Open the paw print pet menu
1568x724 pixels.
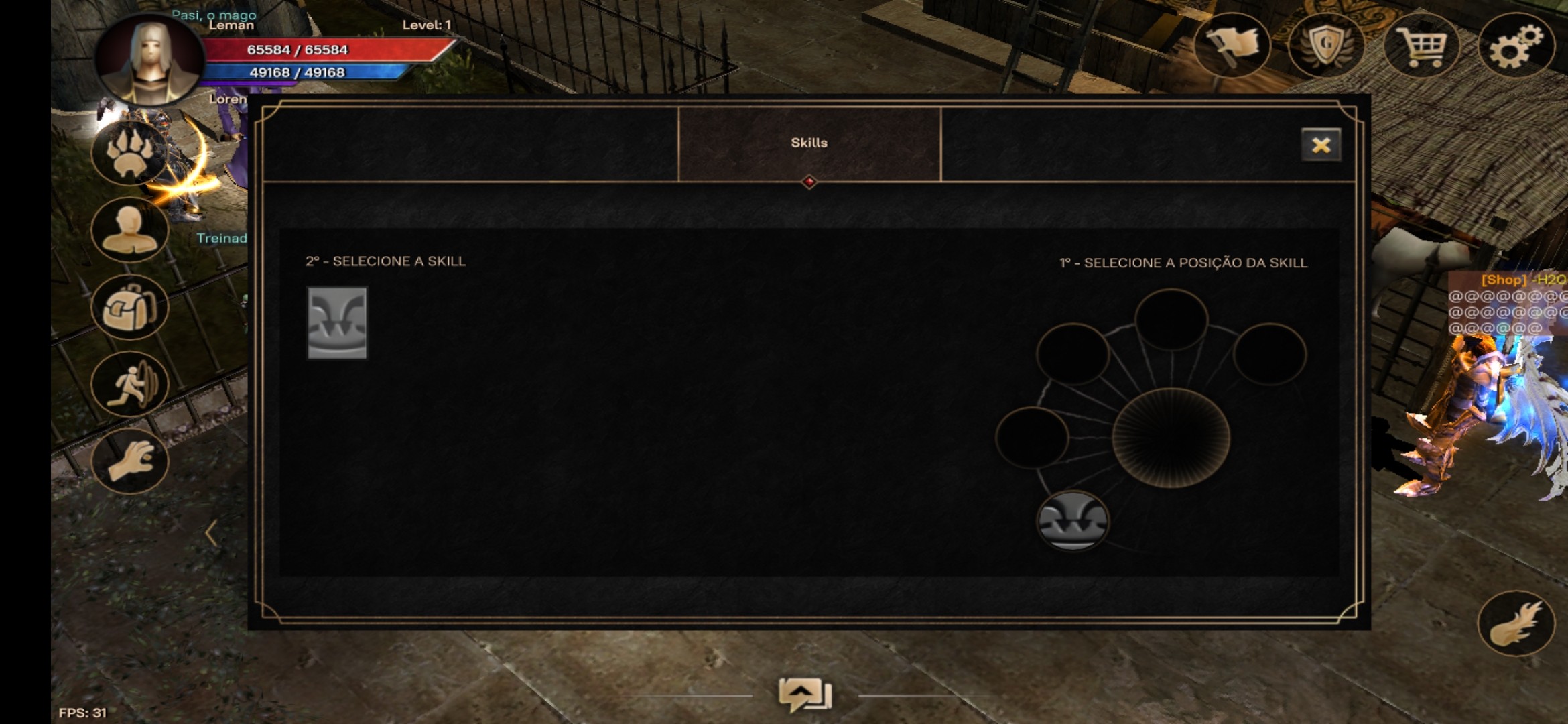tap(130, 153)
